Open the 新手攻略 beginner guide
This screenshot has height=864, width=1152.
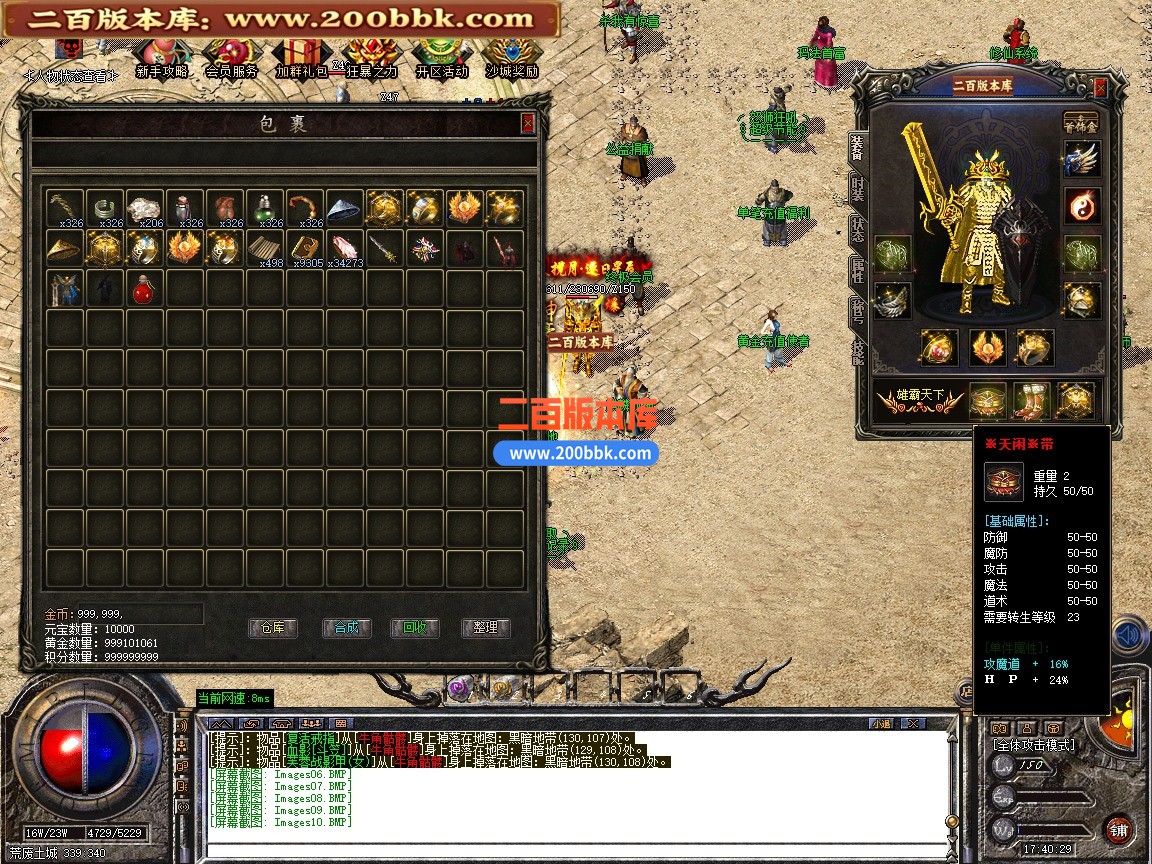click(x=162, y=58)
